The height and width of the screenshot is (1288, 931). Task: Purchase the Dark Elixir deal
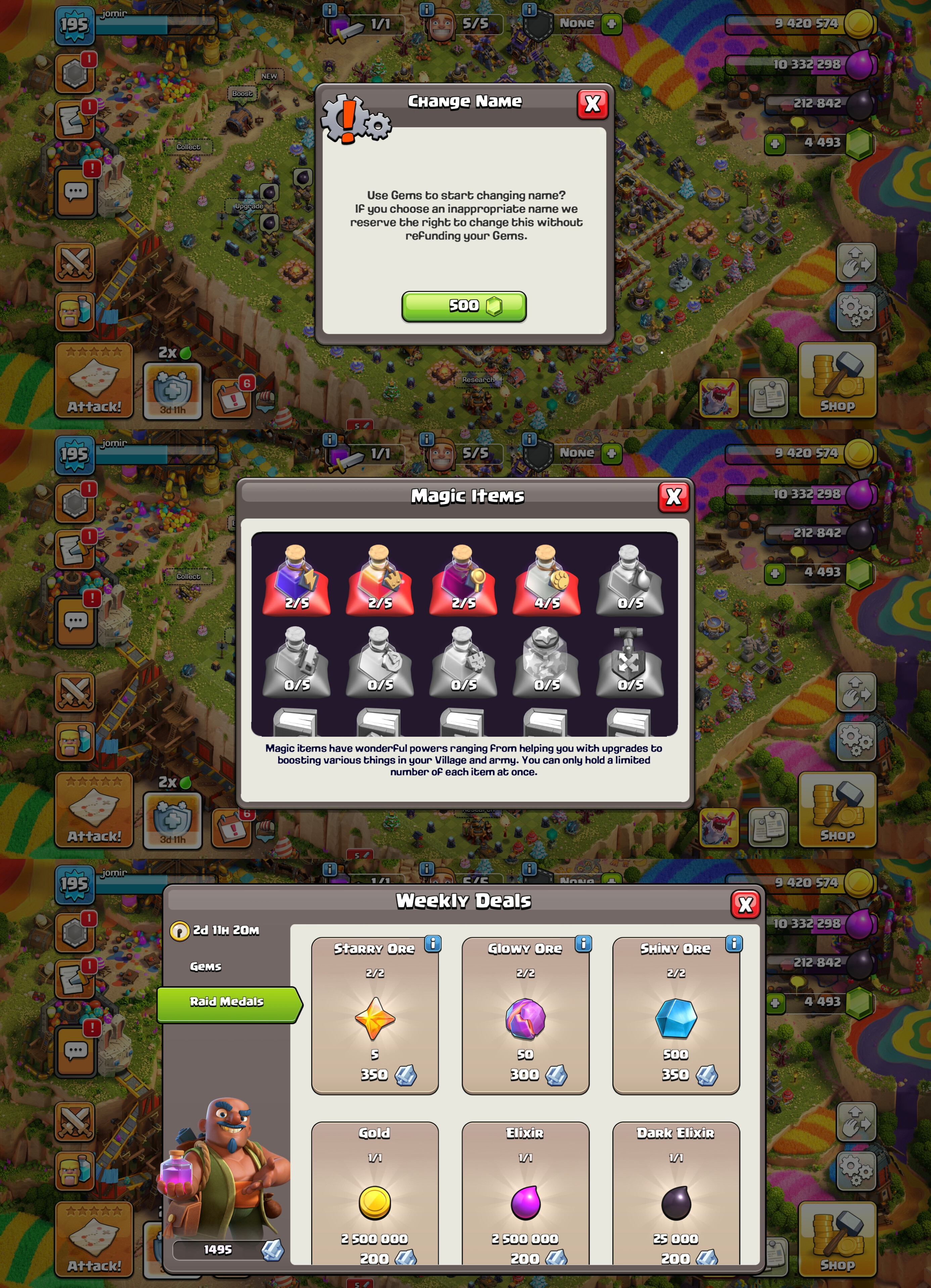pos(676,1198)
